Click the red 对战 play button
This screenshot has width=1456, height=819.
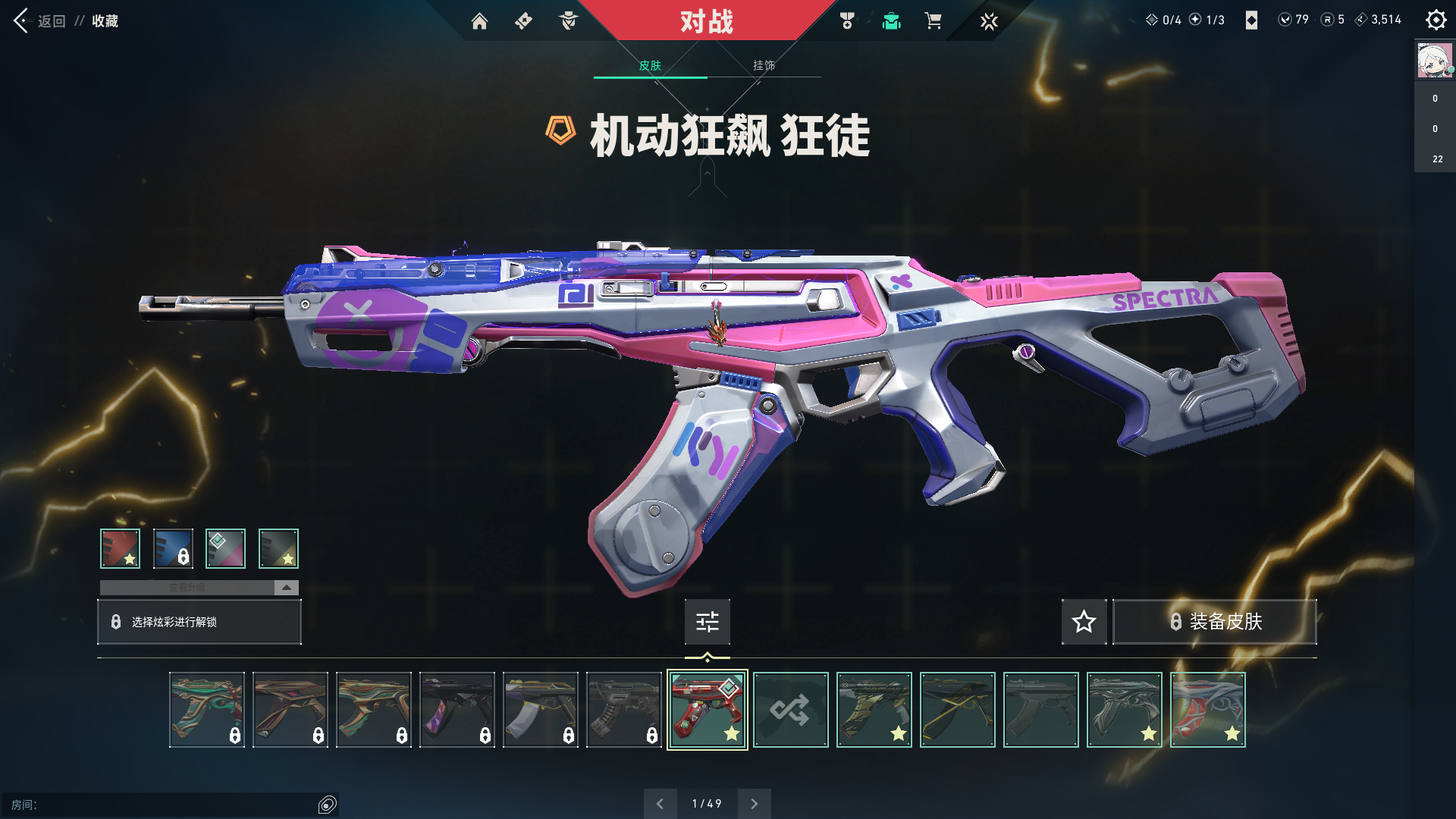706,21
